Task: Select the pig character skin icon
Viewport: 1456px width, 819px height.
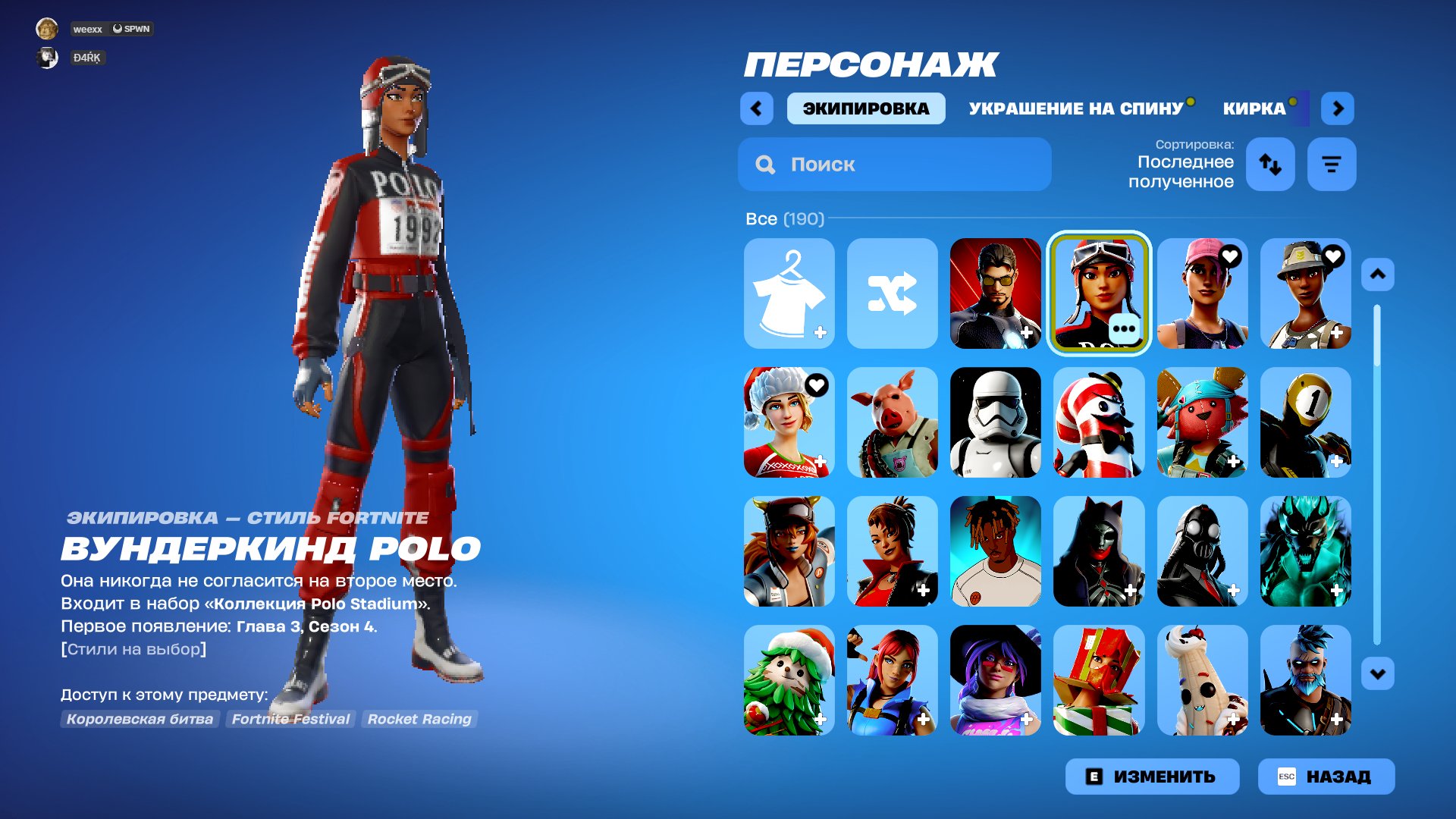Action: (892, 423)
